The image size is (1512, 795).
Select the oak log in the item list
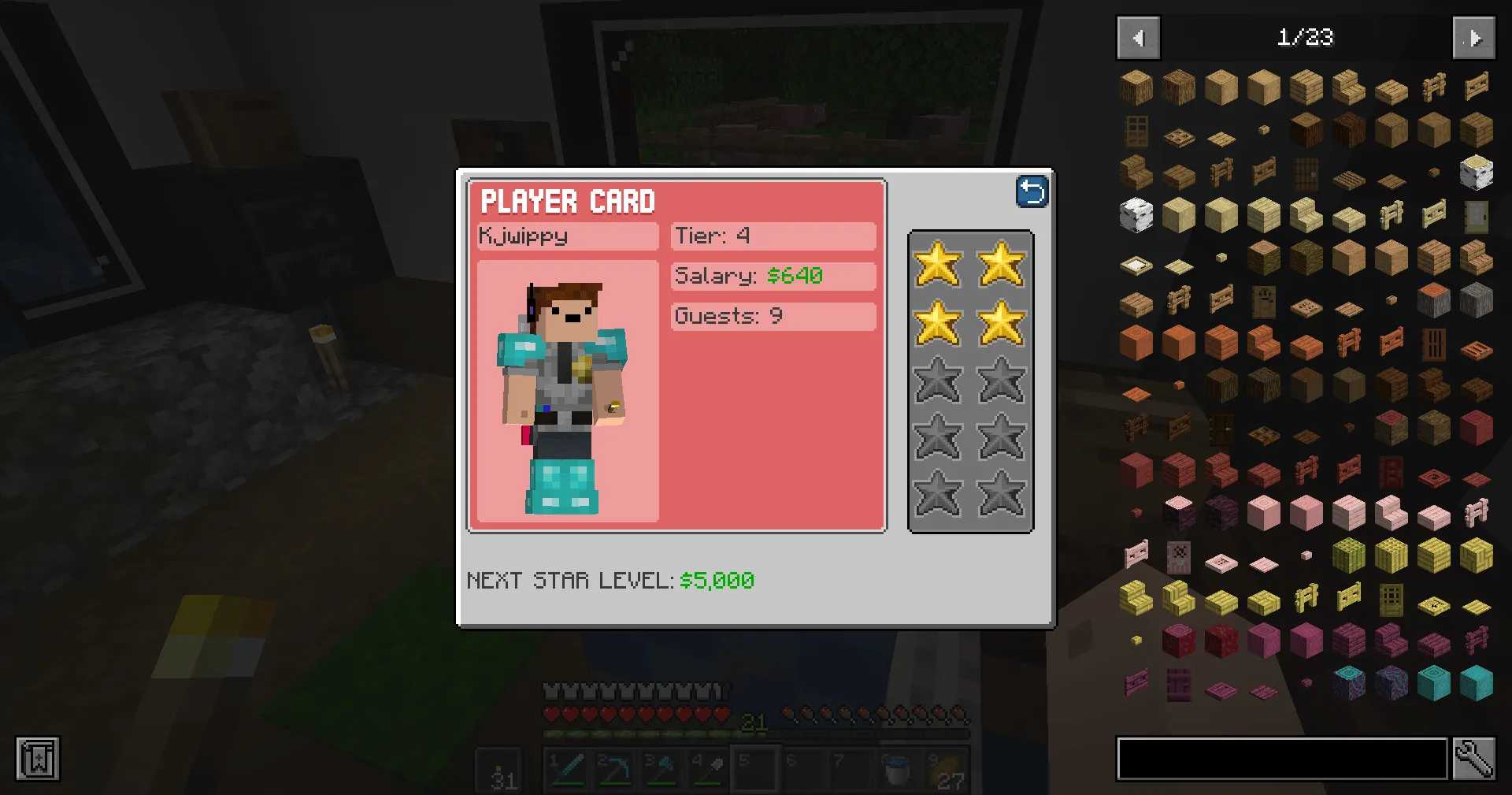[x=1136, y=87]
